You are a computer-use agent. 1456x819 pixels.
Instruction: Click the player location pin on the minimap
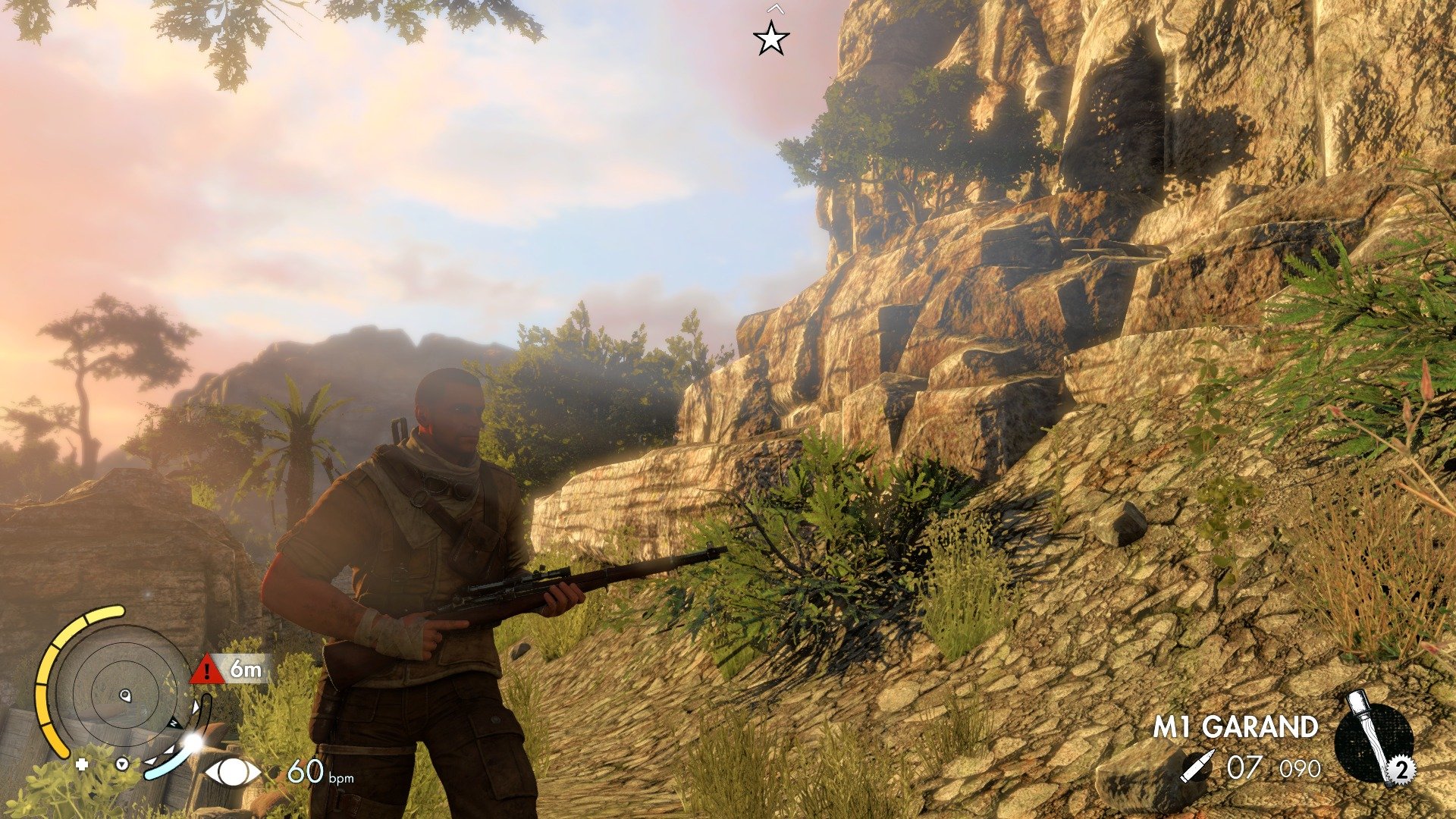pyautogui.click(x=125, y=695)
